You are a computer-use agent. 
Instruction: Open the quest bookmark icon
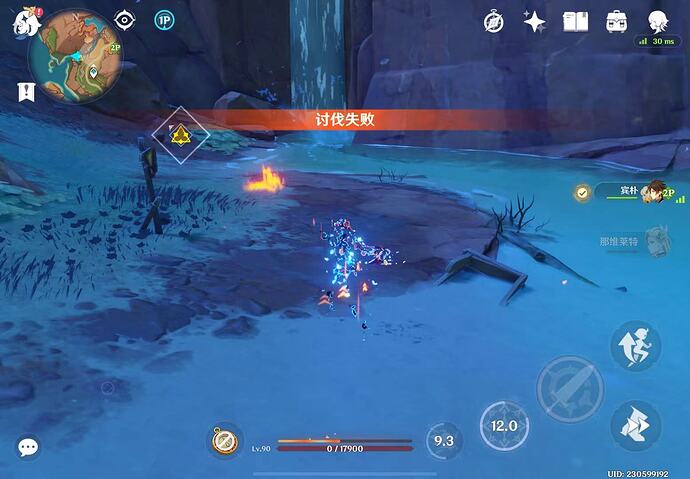[25, 91]
